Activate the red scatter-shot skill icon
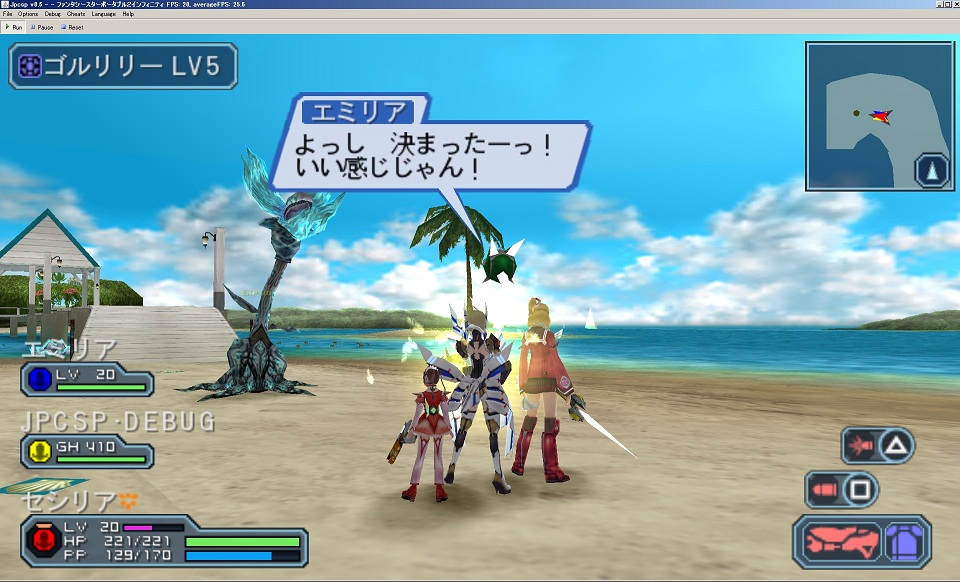The image size is (960, 582). pos(859,444)
